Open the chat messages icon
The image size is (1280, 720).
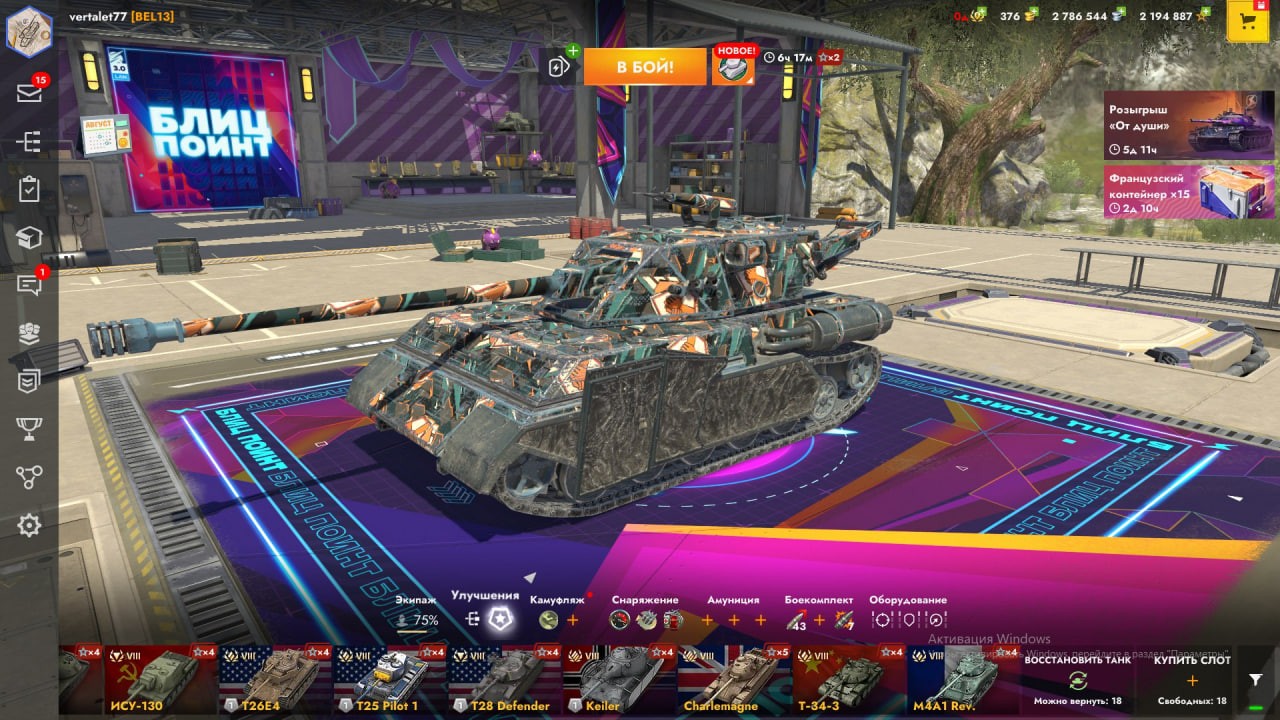[29, 286]
